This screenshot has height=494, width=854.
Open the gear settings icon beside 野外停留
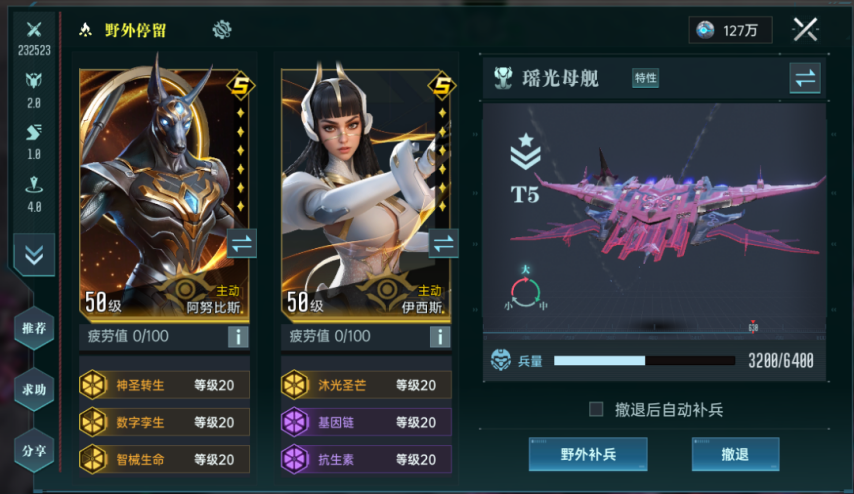(222, 30)
